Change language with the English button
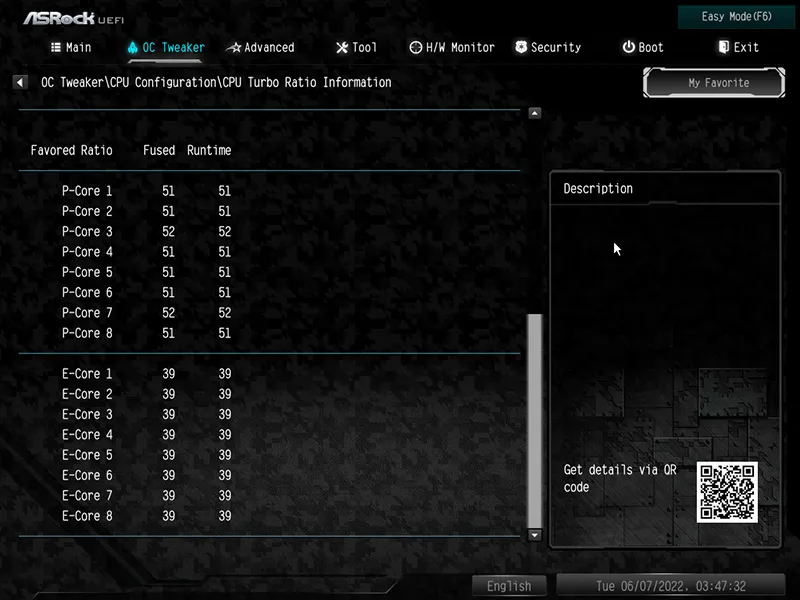The height and width of the screenshot is (600, 800). coord(509,586)
